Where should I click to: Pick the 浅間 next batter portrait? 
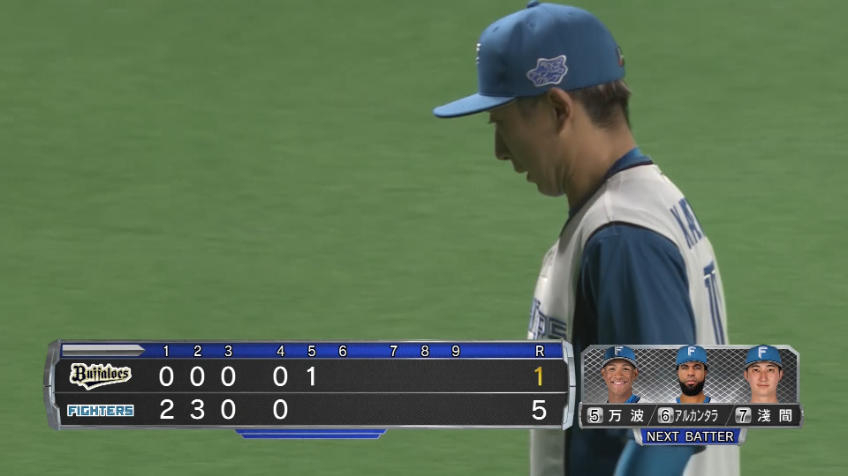coord(762,375)
